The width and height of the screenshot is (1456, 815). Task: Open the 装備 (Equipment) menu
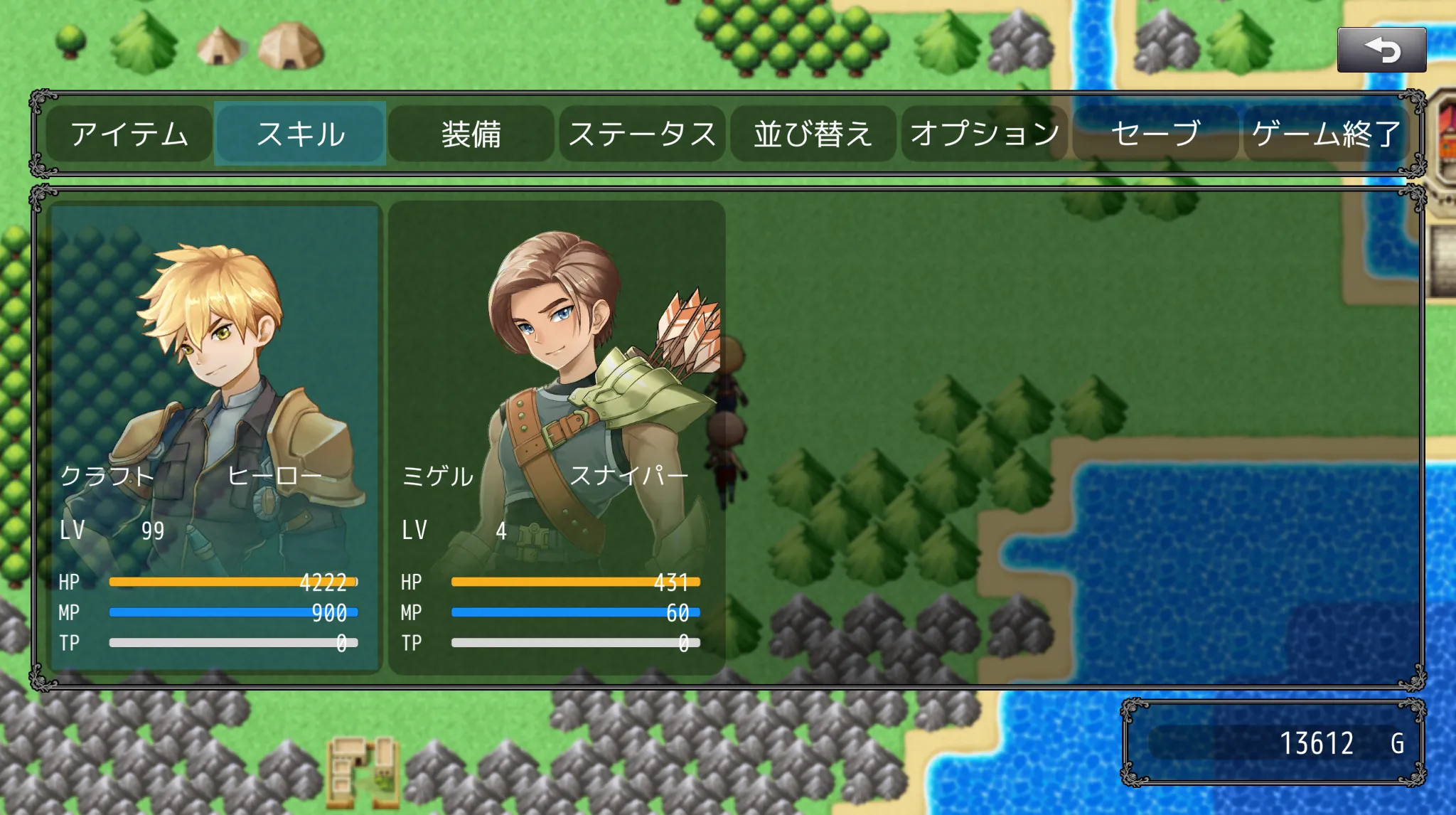tap(471, 134)
